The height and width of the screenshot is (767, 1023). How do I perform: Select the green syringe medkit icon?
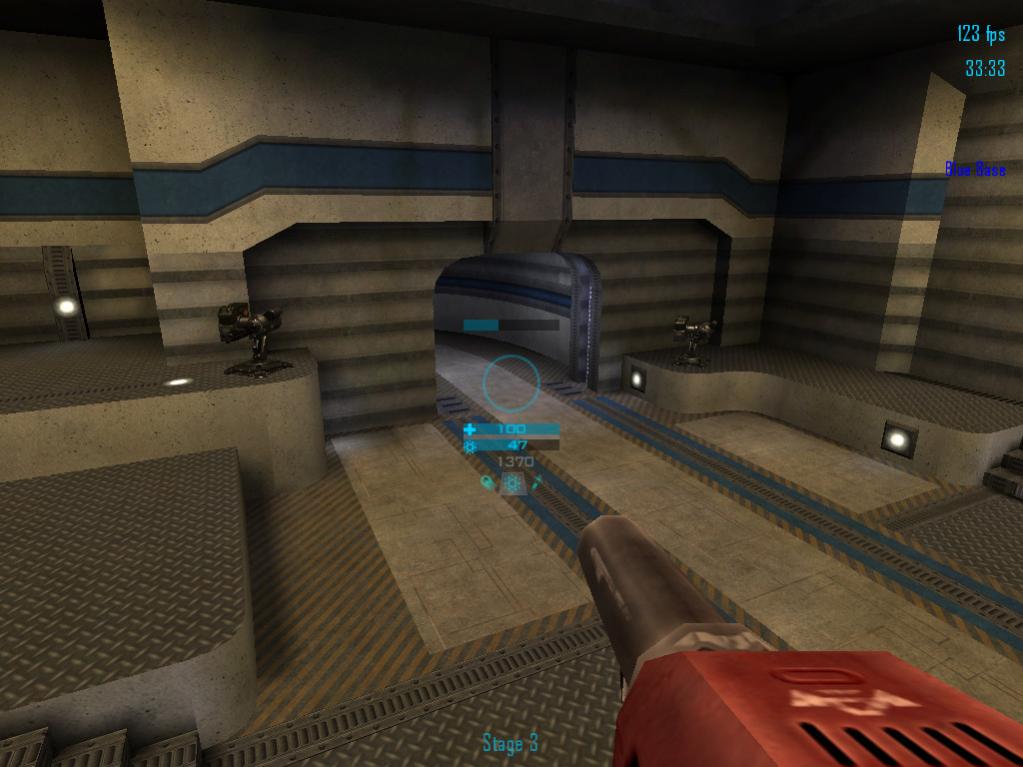click(x=536, y=483)
